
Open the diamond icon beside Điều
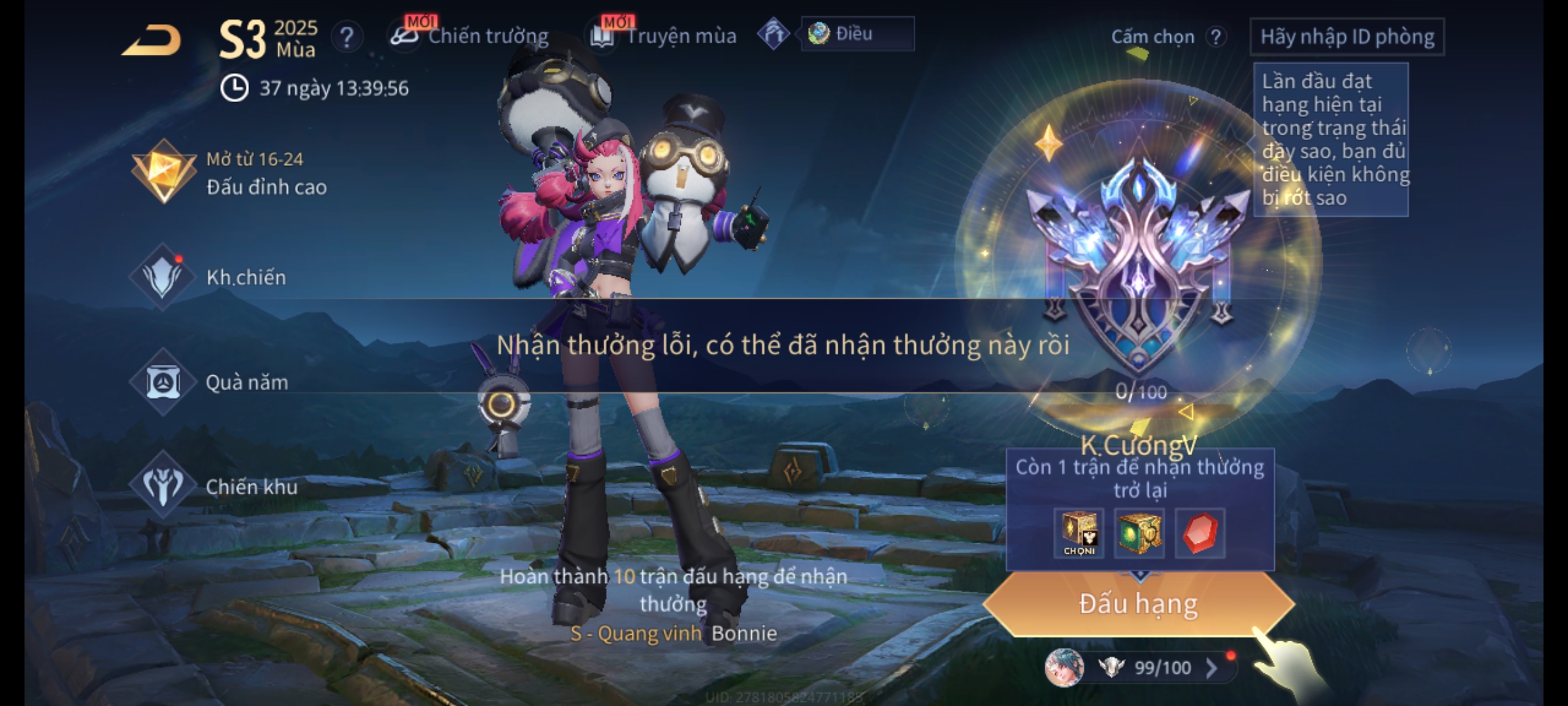point(774,34)
